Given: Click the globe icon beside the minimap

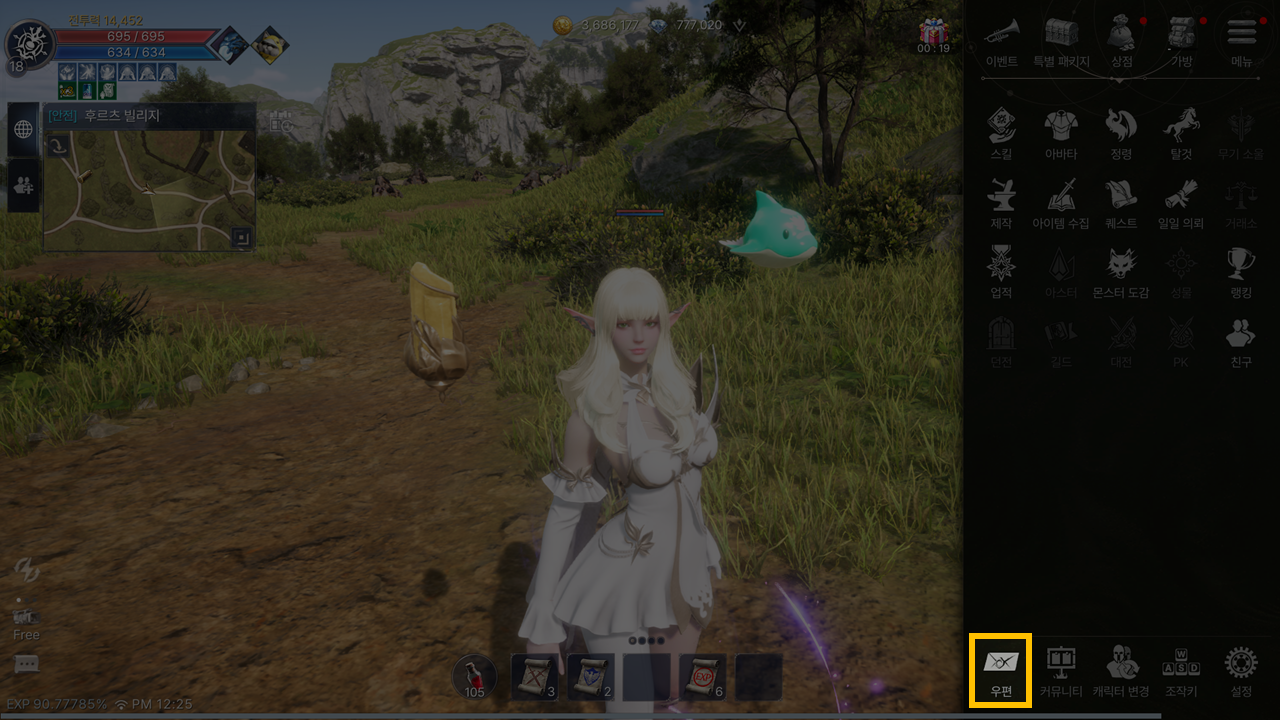Looking at the screenshot, I should (23, 130).
